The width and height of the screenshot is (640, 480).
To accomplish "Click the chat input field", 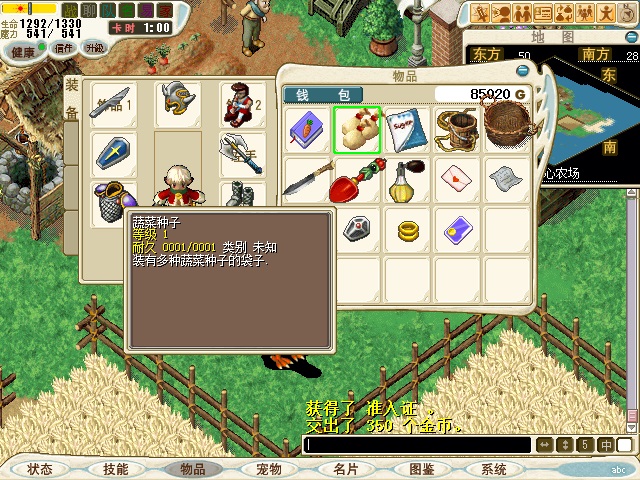I will [418, 445].
